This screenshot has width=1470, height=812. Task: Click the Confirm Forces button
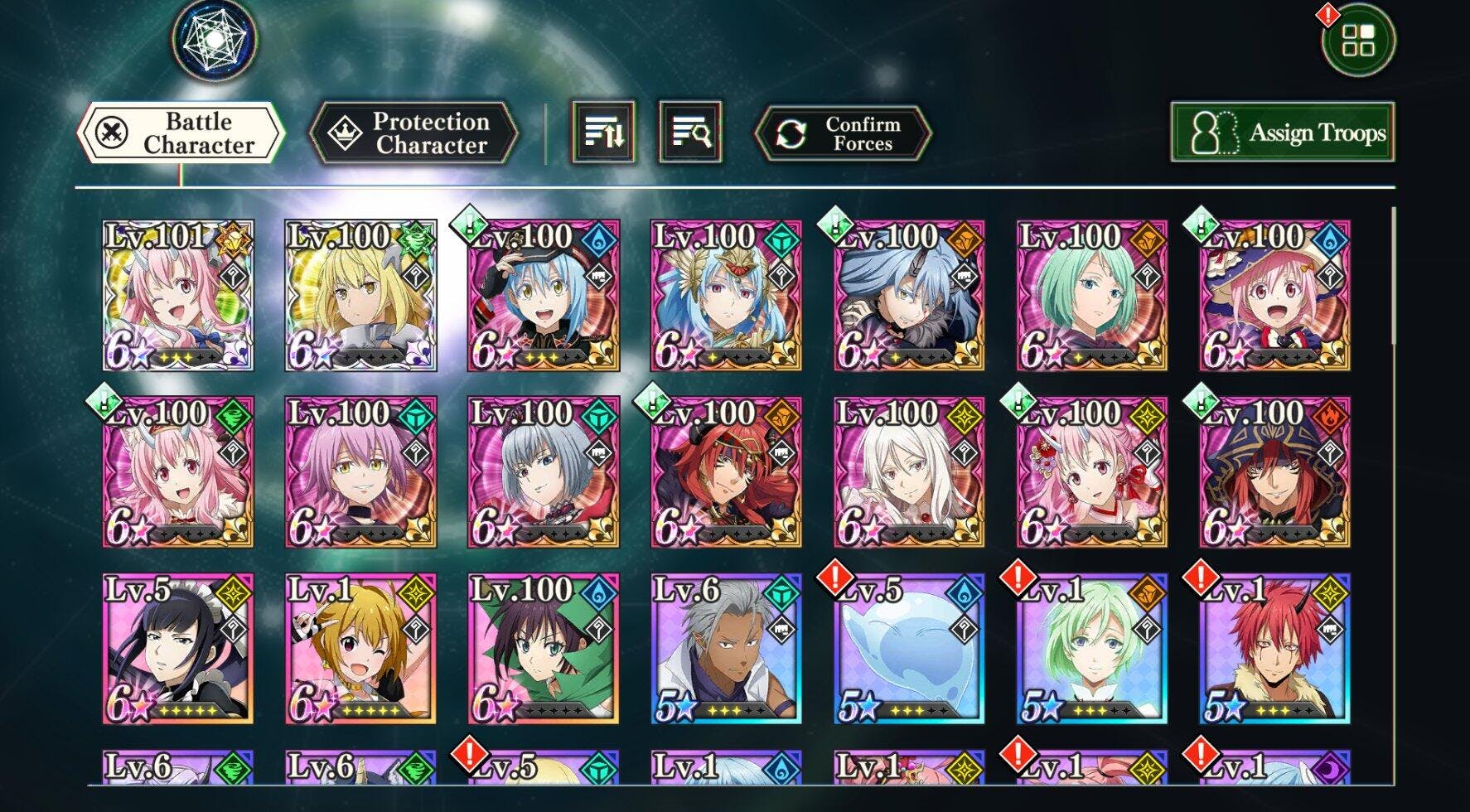point(843,133)
